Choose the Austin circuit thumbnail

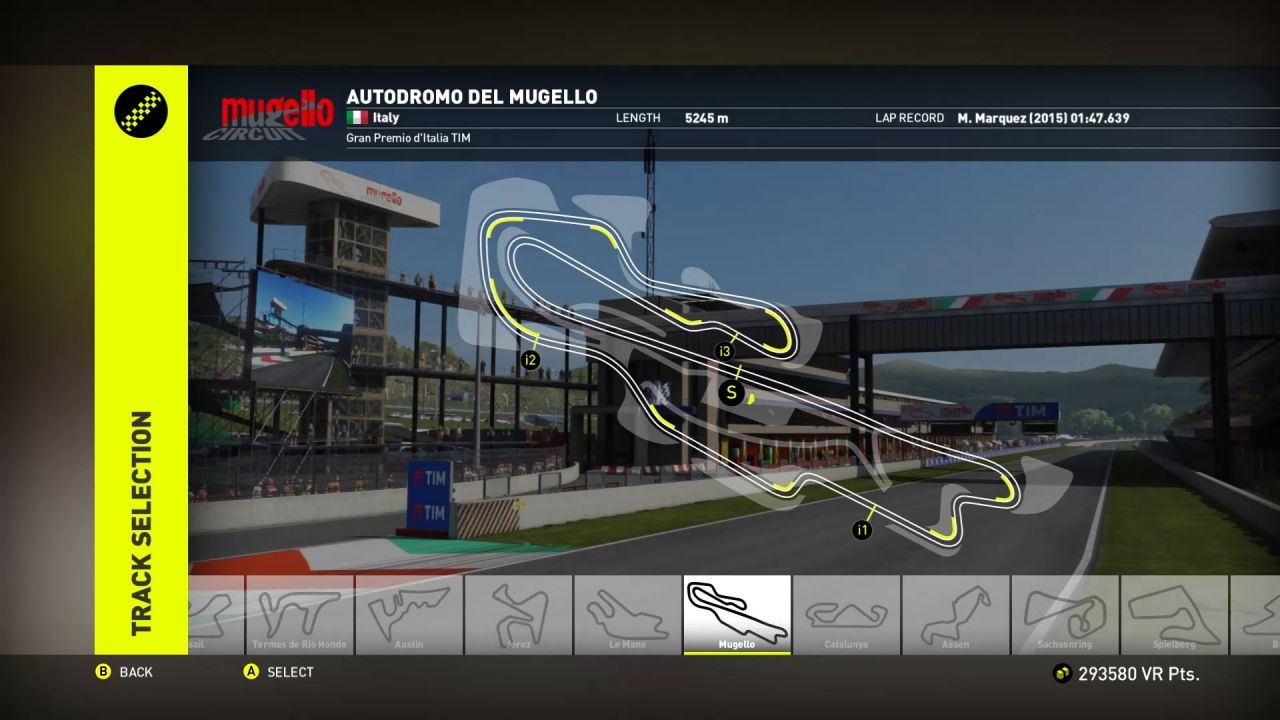(x=408, y=614)
